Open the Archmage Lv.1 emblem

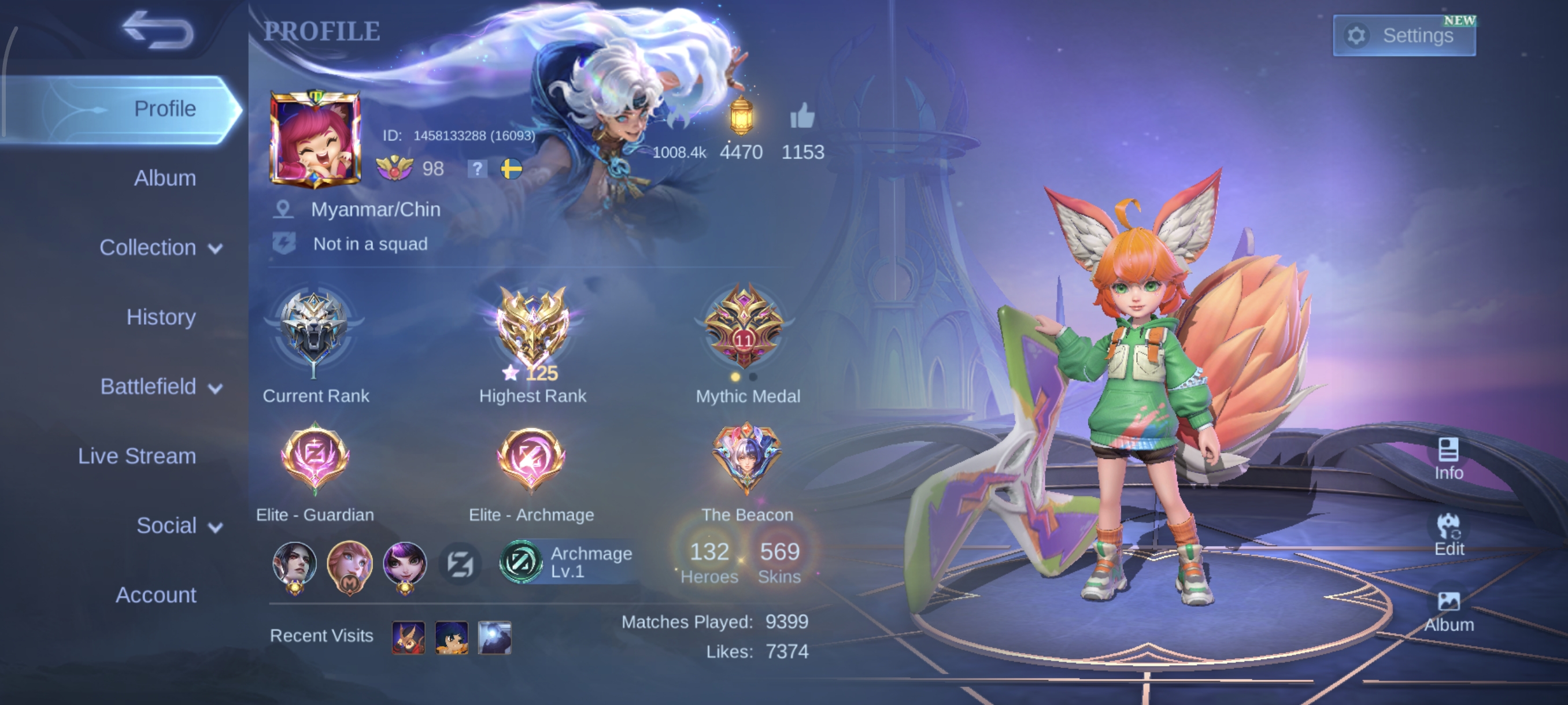pos(566,562)
